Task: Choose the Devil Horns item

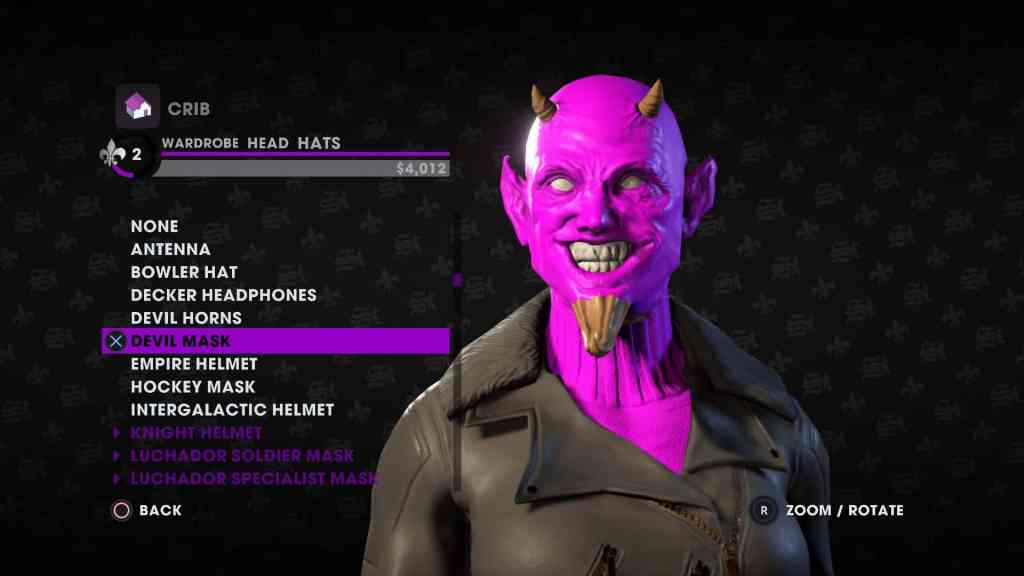Action: click(x=186, y=318)
